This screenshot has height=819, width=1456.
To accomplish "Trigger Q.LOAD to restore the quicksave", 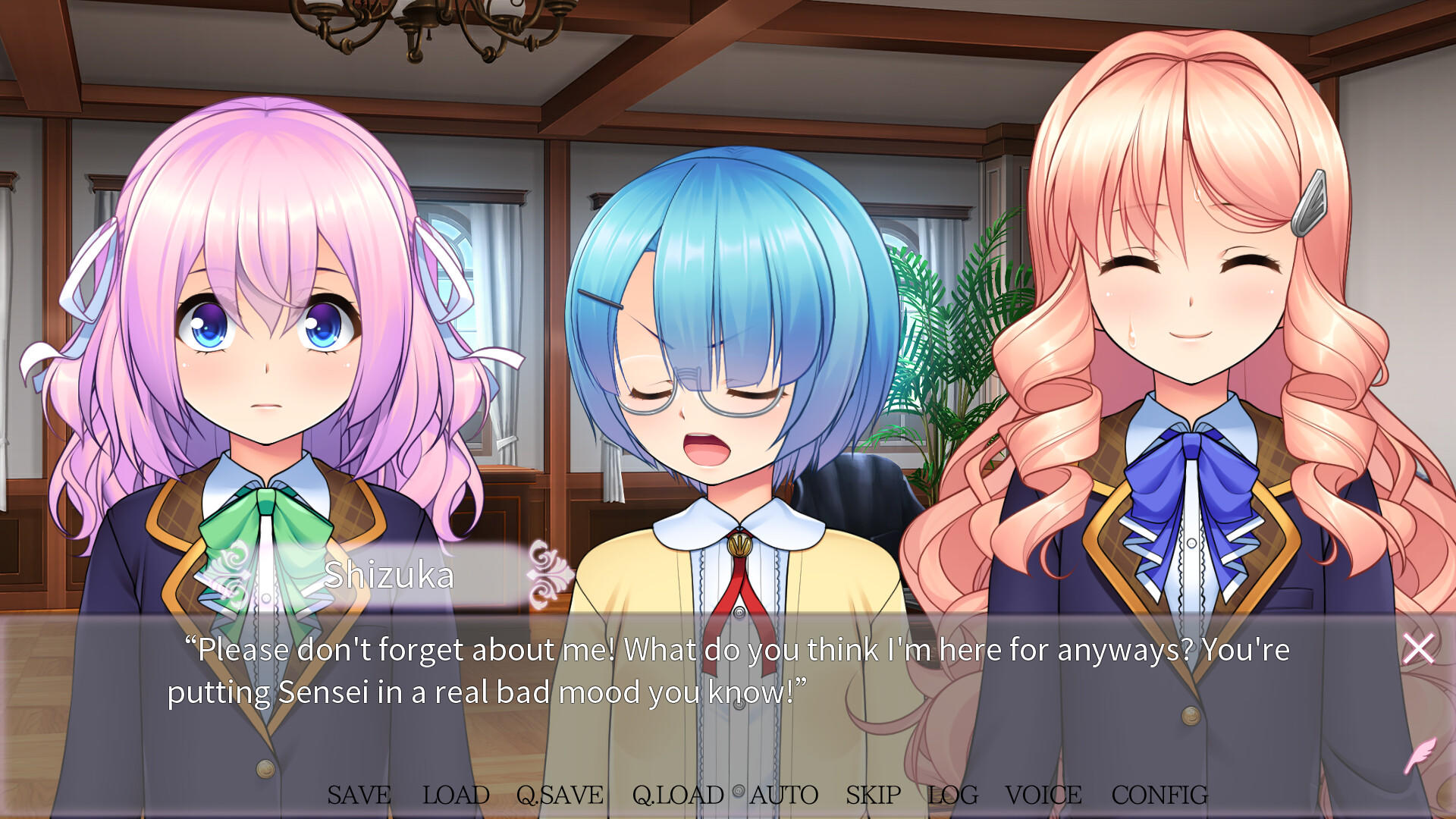I will tap(677, 795).
